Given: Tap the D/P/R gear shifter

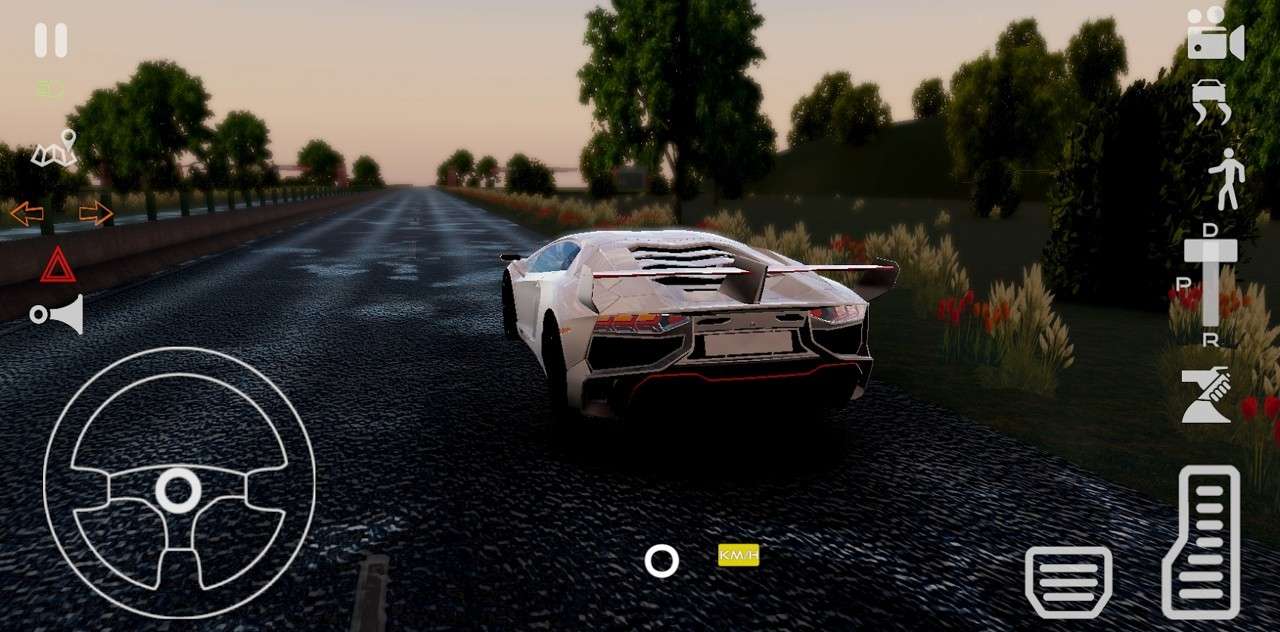Looking at the screenshot, I should point(1210,284).
